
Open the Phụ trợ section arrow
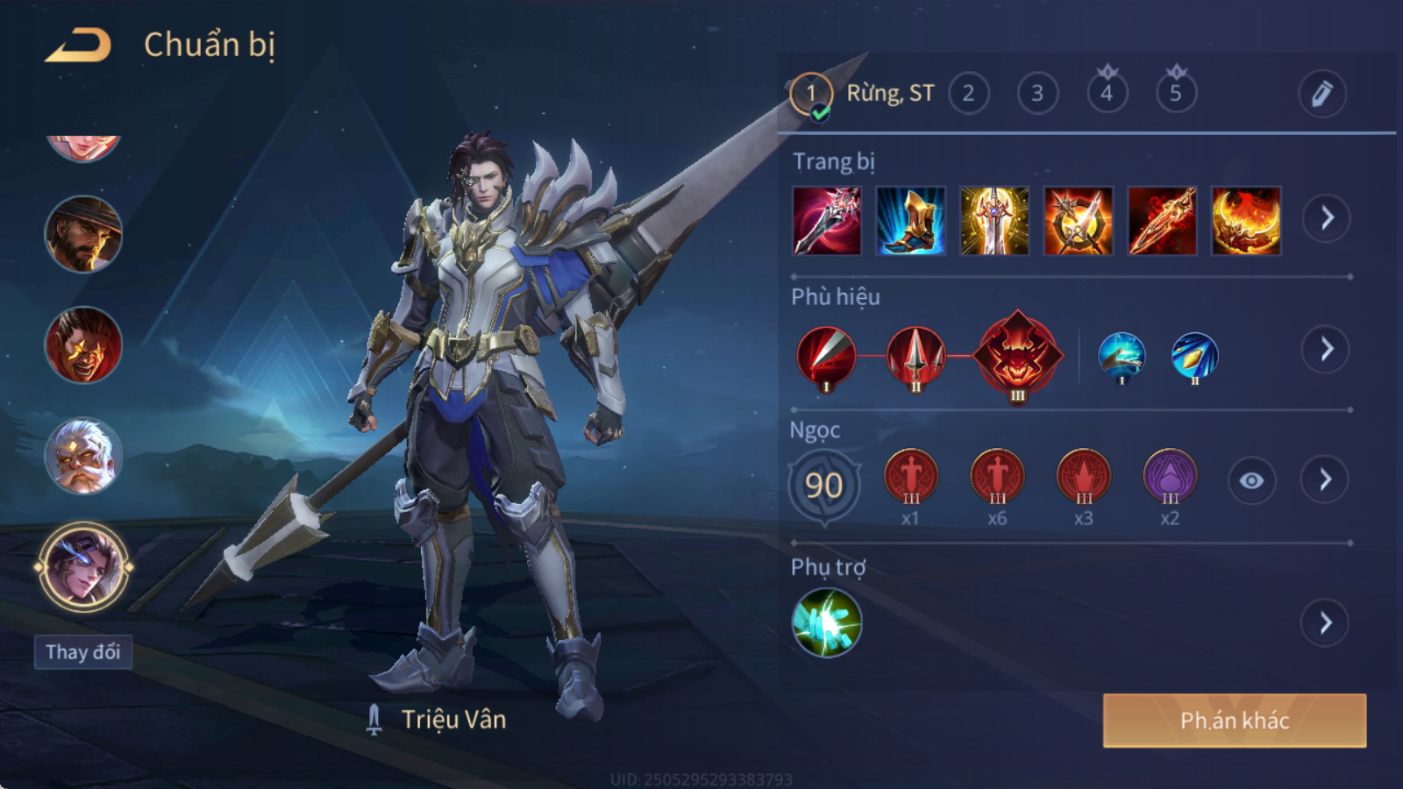tap(1325, 623)
